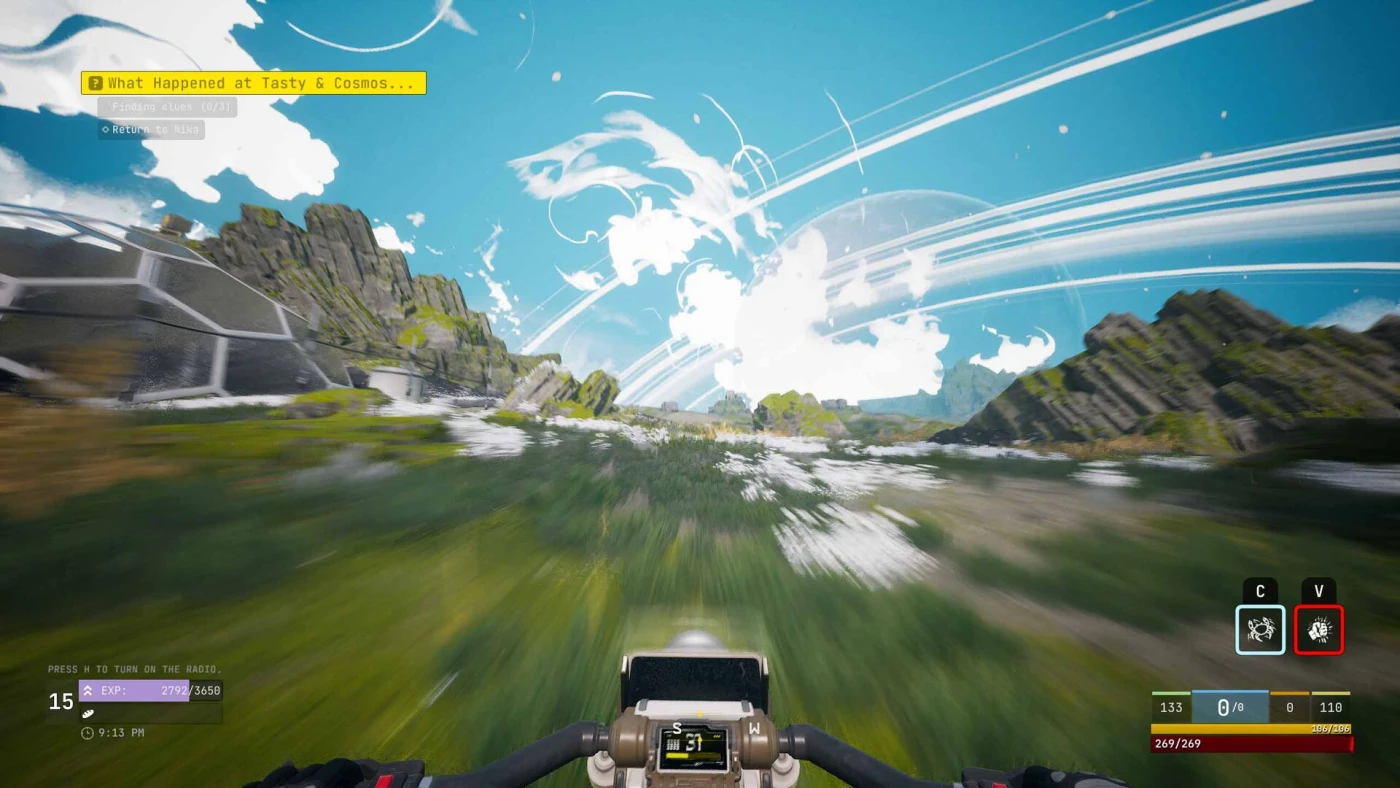Select the "Finding clues (0/3)" objective
This screenshot has width=1400, height=788.
tap(167, 107)
